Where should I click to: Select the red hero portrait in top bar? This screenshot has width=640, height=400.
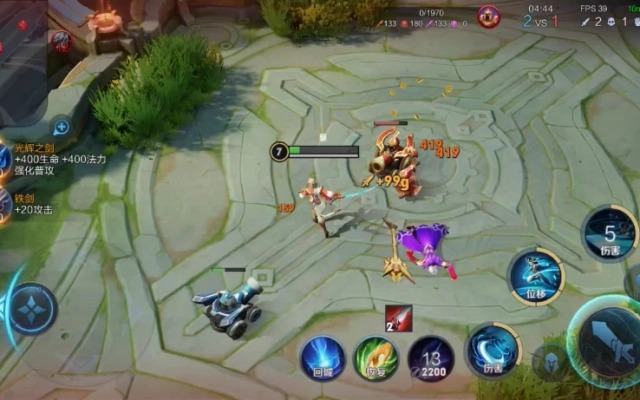coord(489,16)
